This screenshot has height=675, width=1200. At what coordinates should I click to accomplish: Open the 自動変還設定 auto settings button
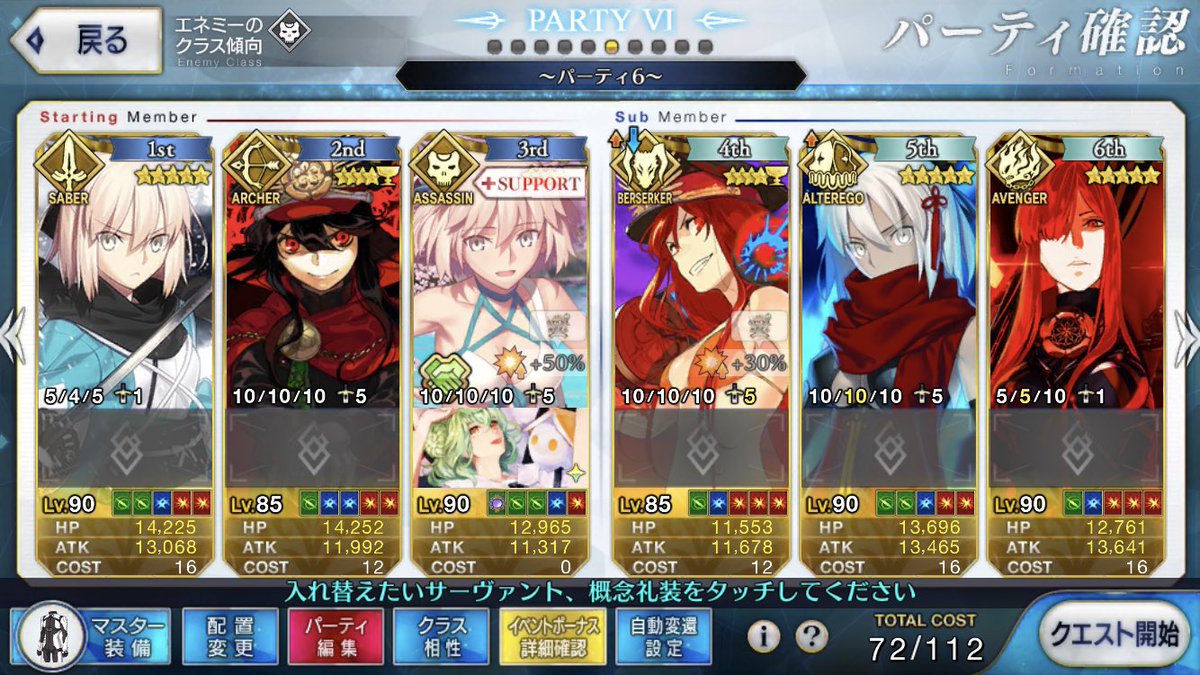(664, 637)
